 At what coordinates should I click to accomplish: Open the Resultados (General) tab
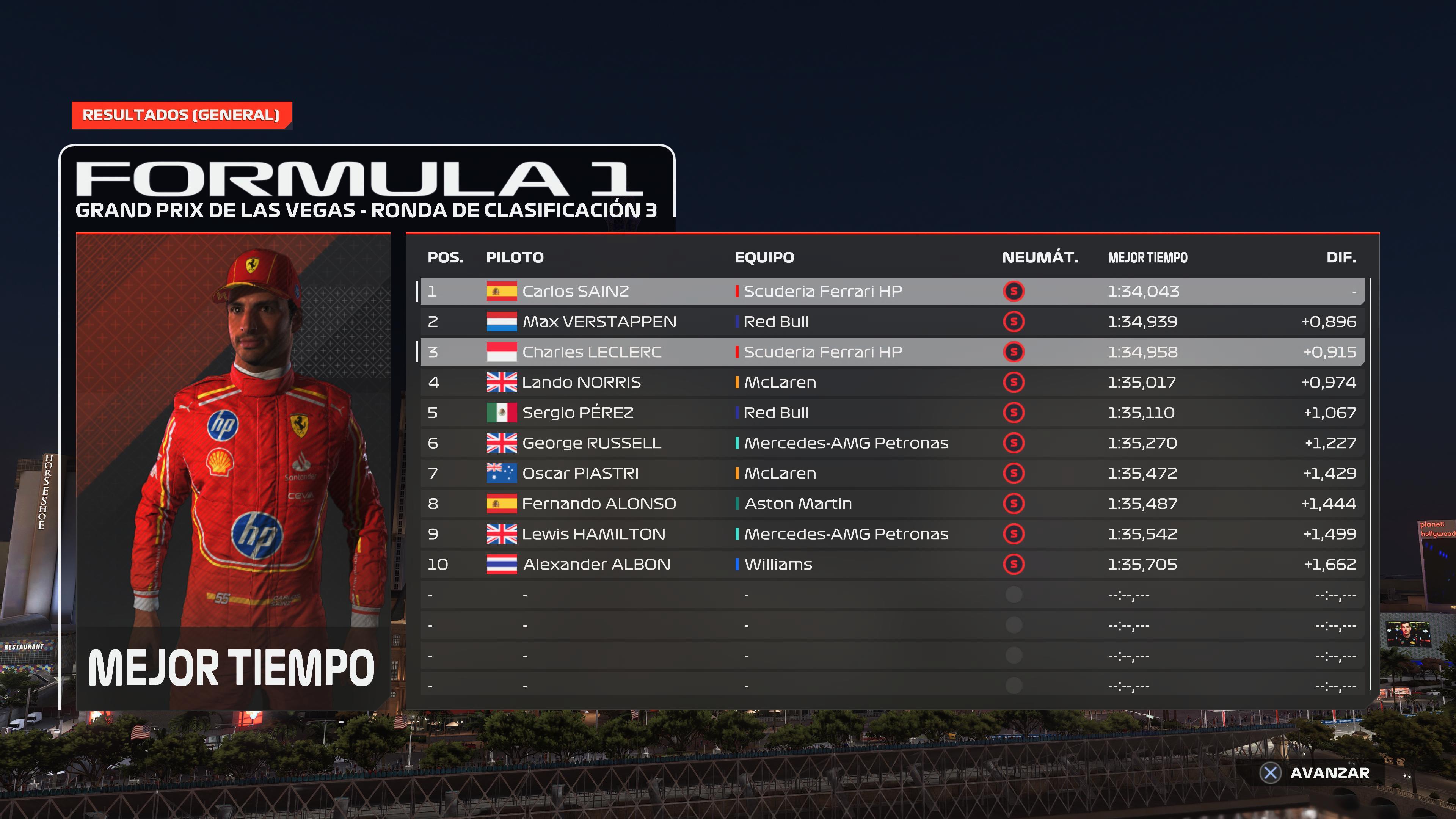(x=181, y=115)
